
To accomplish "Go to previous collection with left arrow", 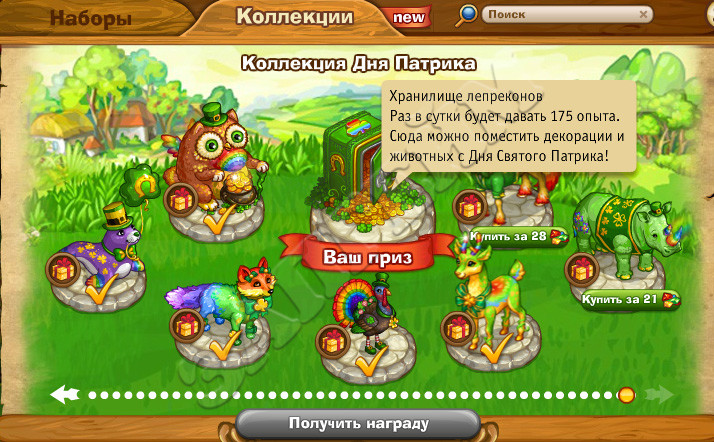I will (66, 394).
